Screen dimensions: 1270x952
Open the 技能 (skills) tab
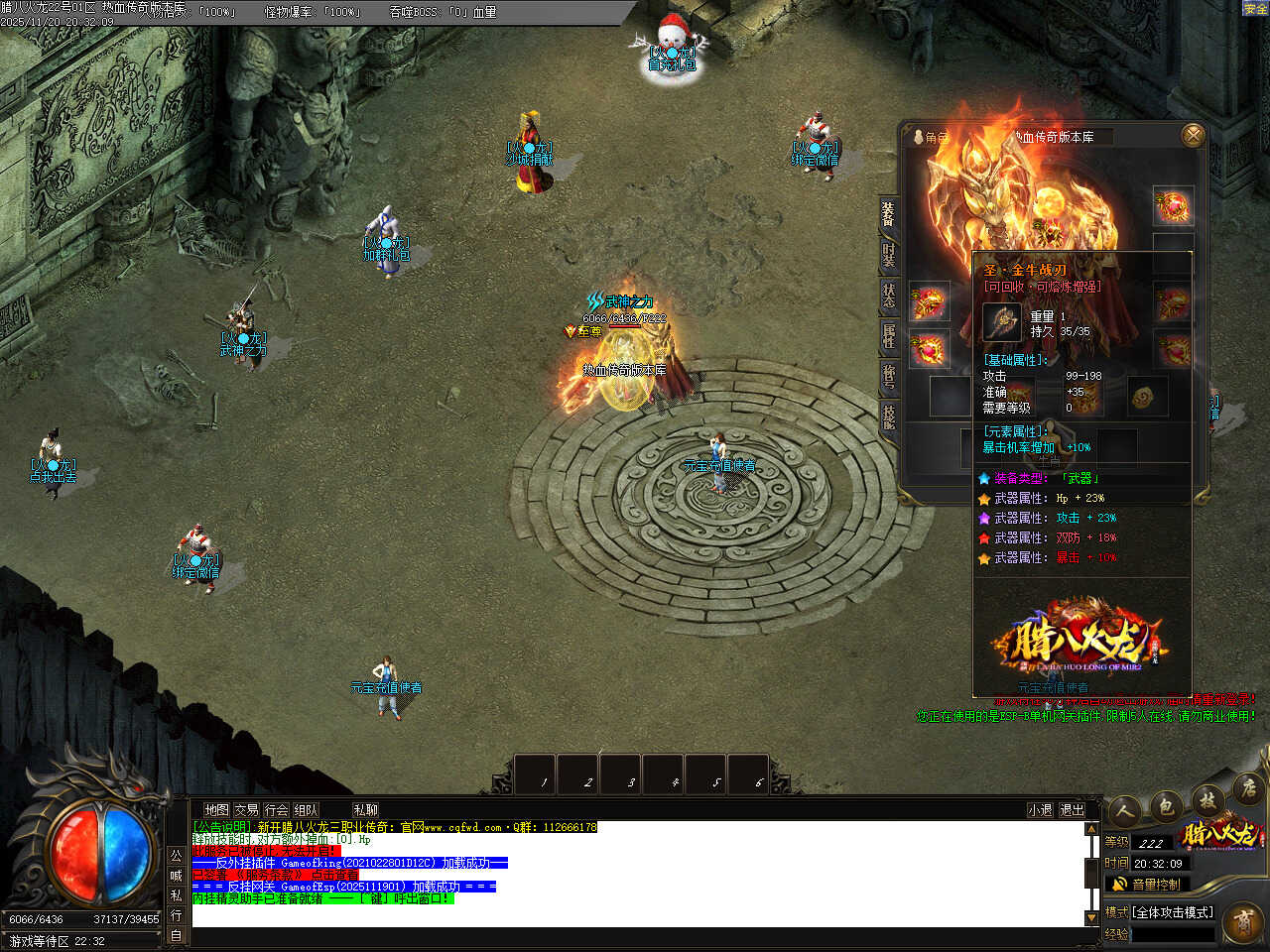pyautogui.click(x=888, y=416)
